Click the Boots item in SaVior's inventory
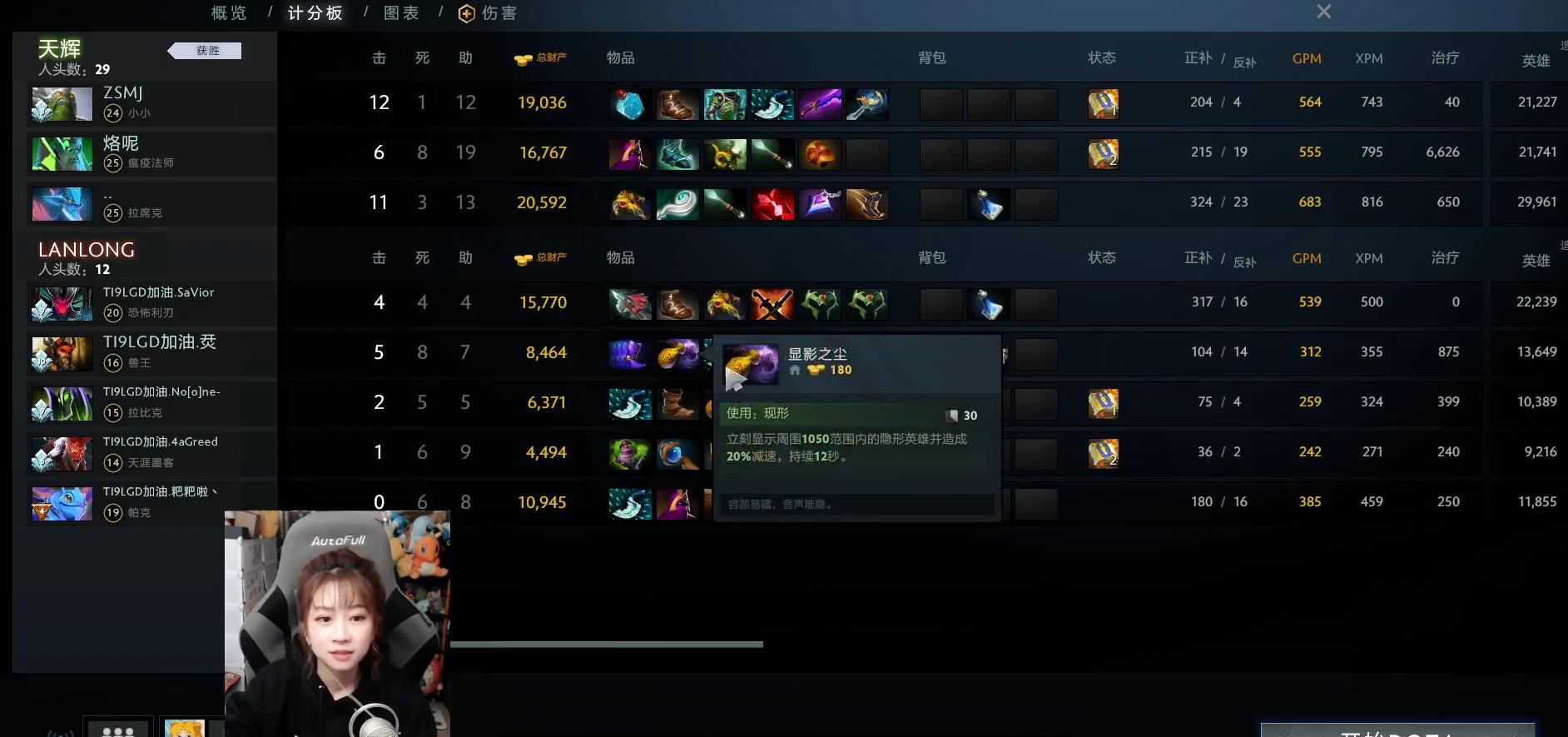The image size is (1568, 737). [x=677, y=303]
